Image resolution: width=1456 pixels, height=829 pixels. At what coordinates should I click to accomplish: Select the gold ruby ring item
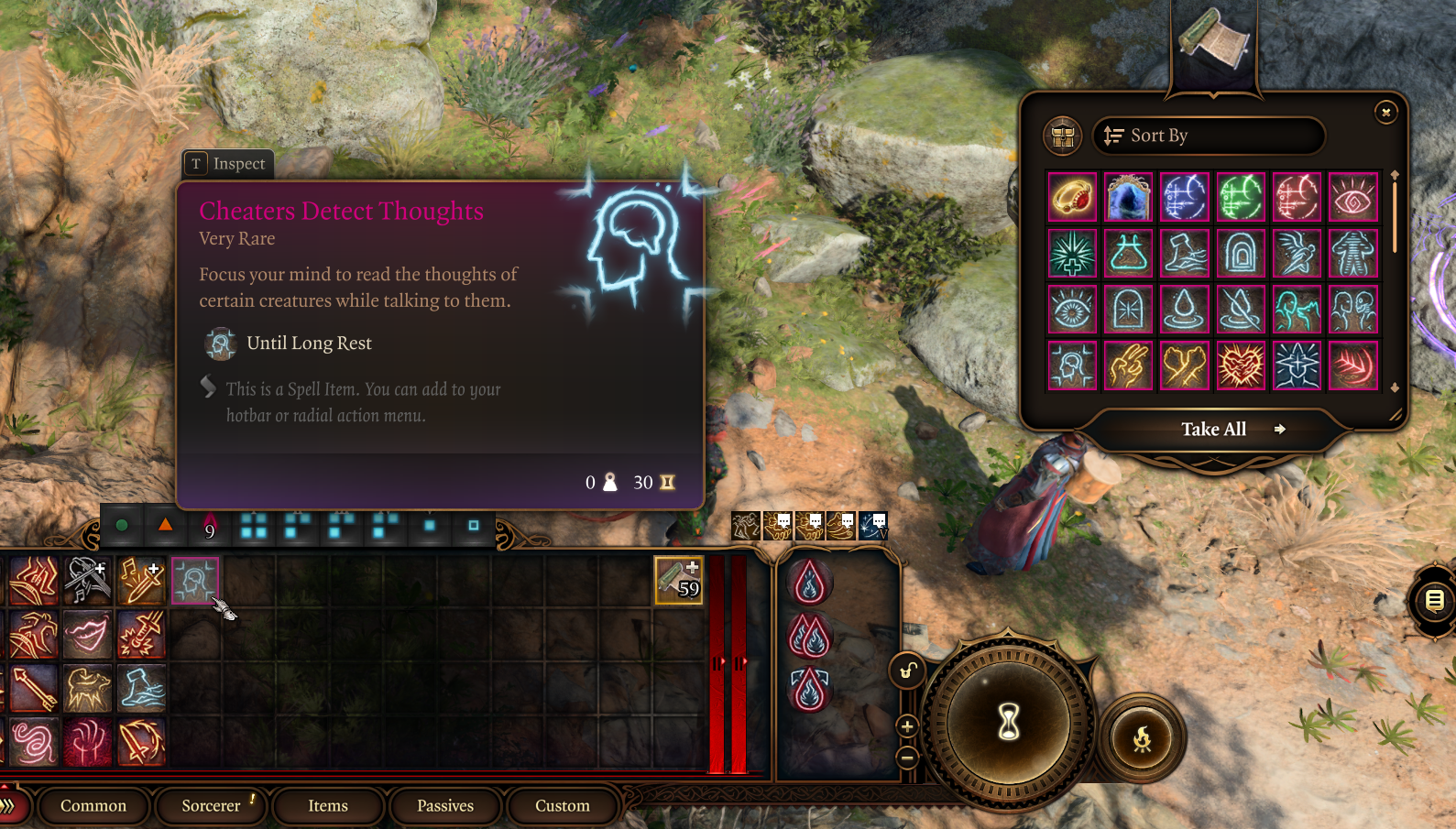(x=1072, y=196)
